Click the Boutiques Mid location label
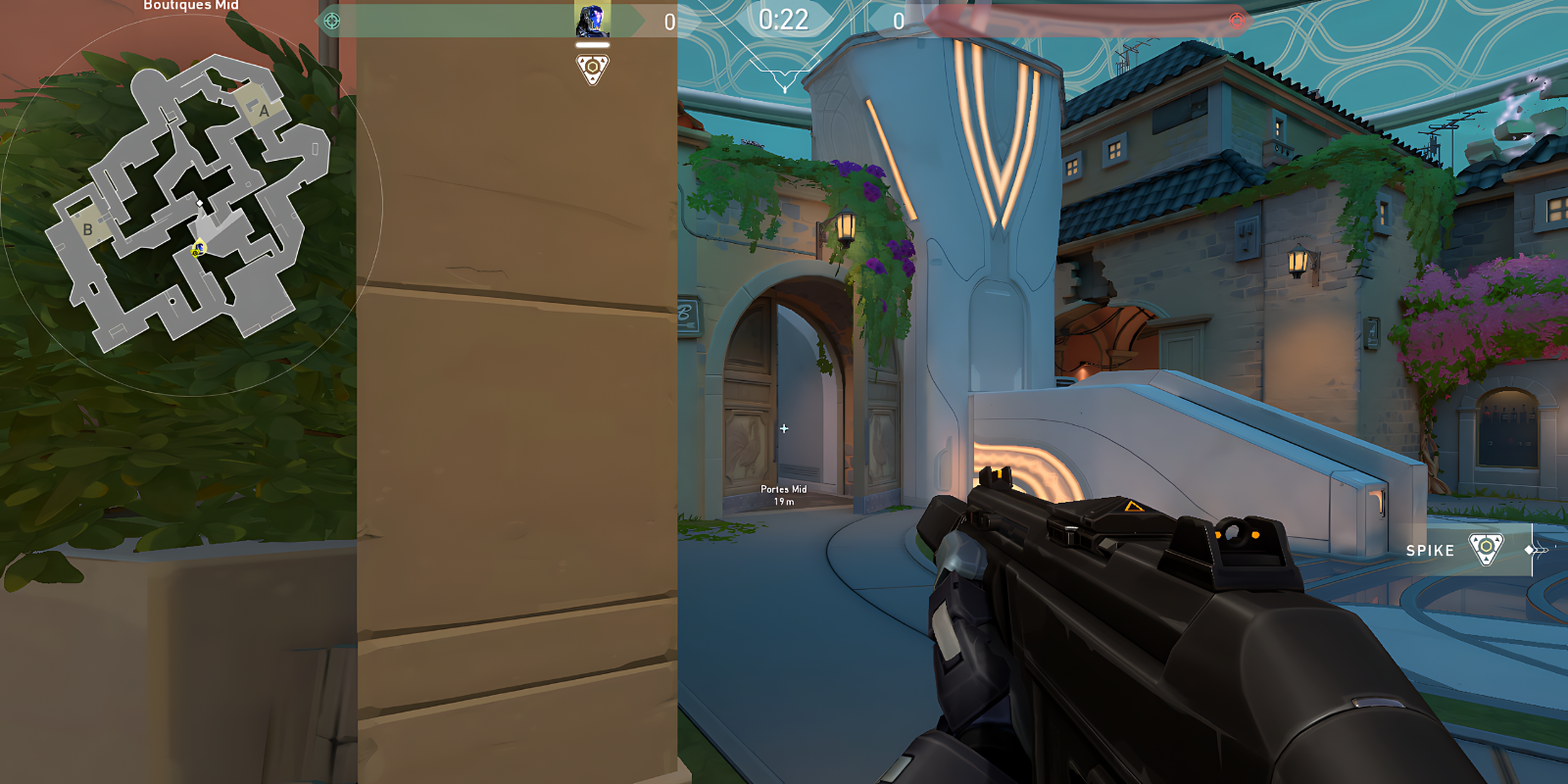The image size is (1568, 784). click(x=192, y=6)
